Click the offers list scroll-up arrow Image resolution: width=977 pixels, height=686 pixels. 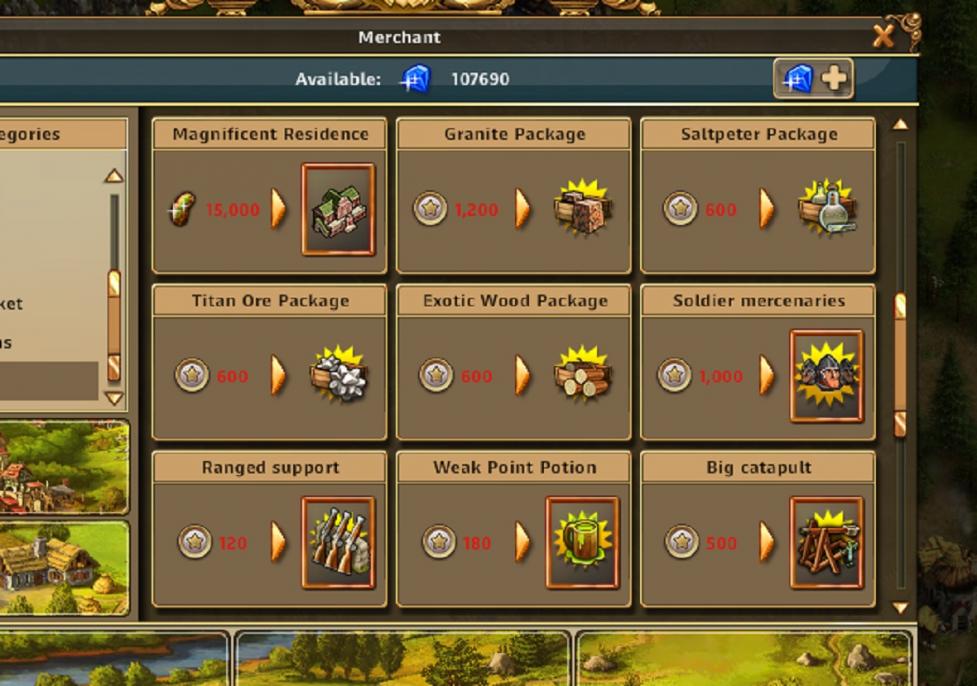900,125
